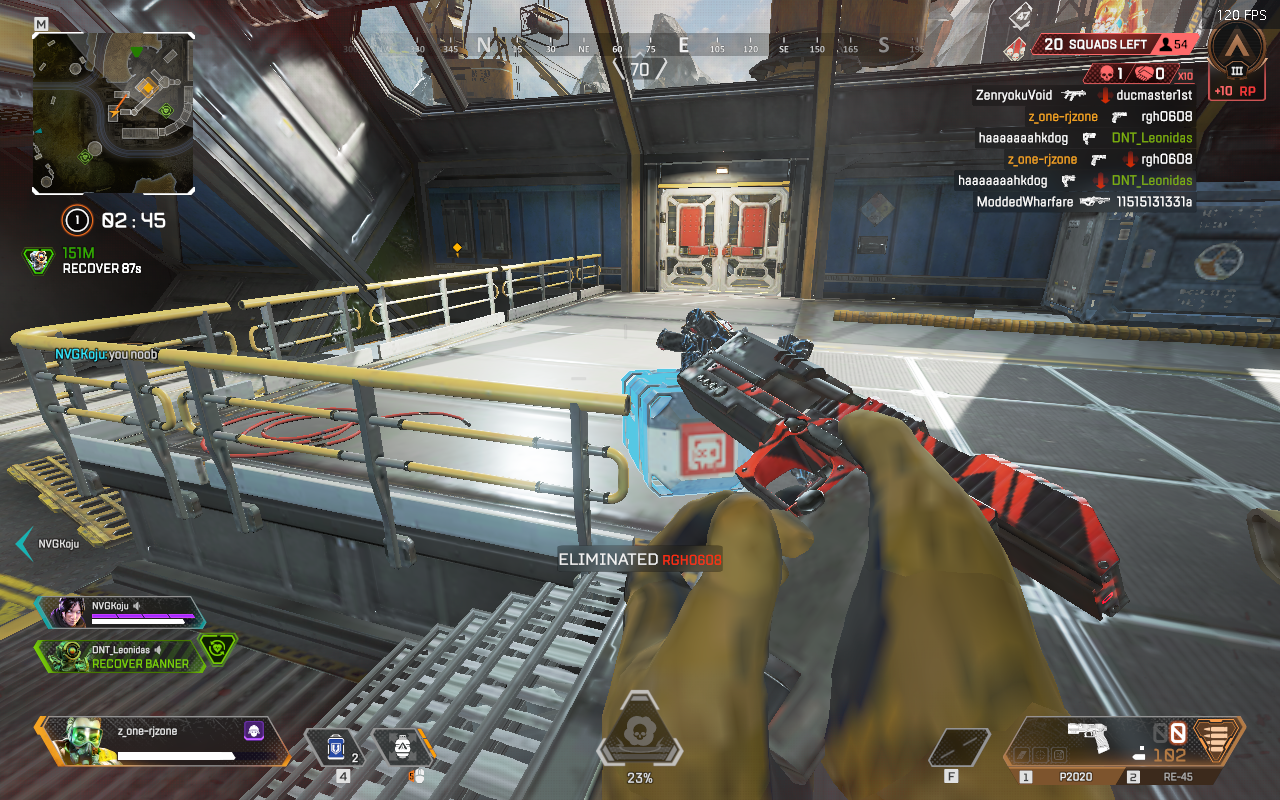Select the ModdedWharfare kill feed entry

click(x=1083, y=202)
